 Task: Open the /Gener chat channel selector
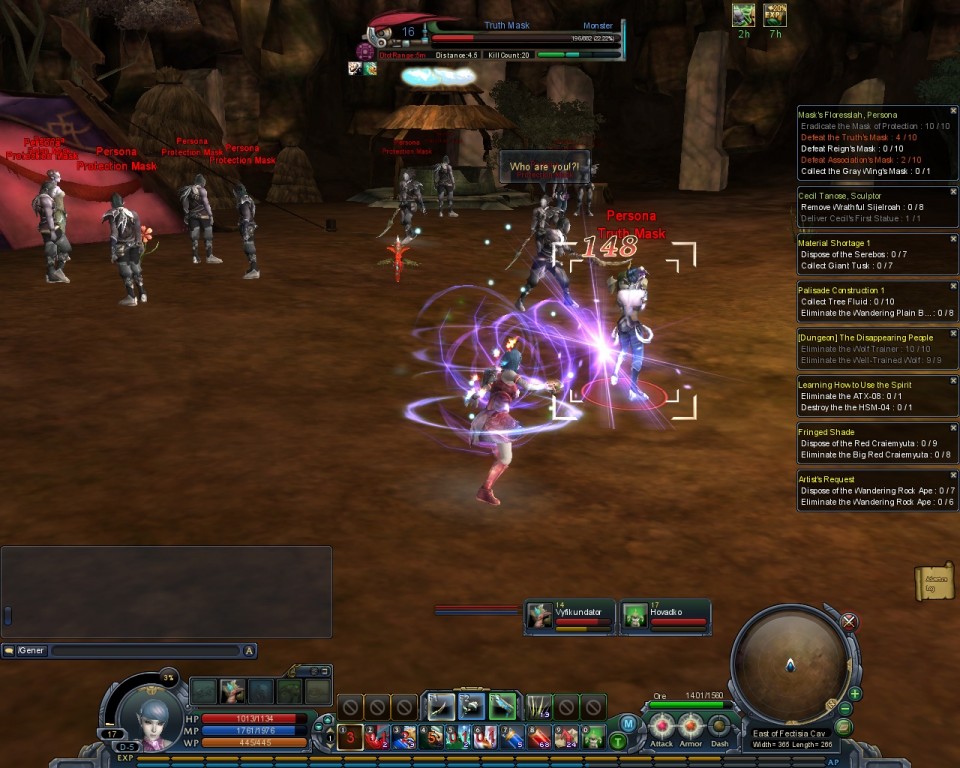[25, 651]
